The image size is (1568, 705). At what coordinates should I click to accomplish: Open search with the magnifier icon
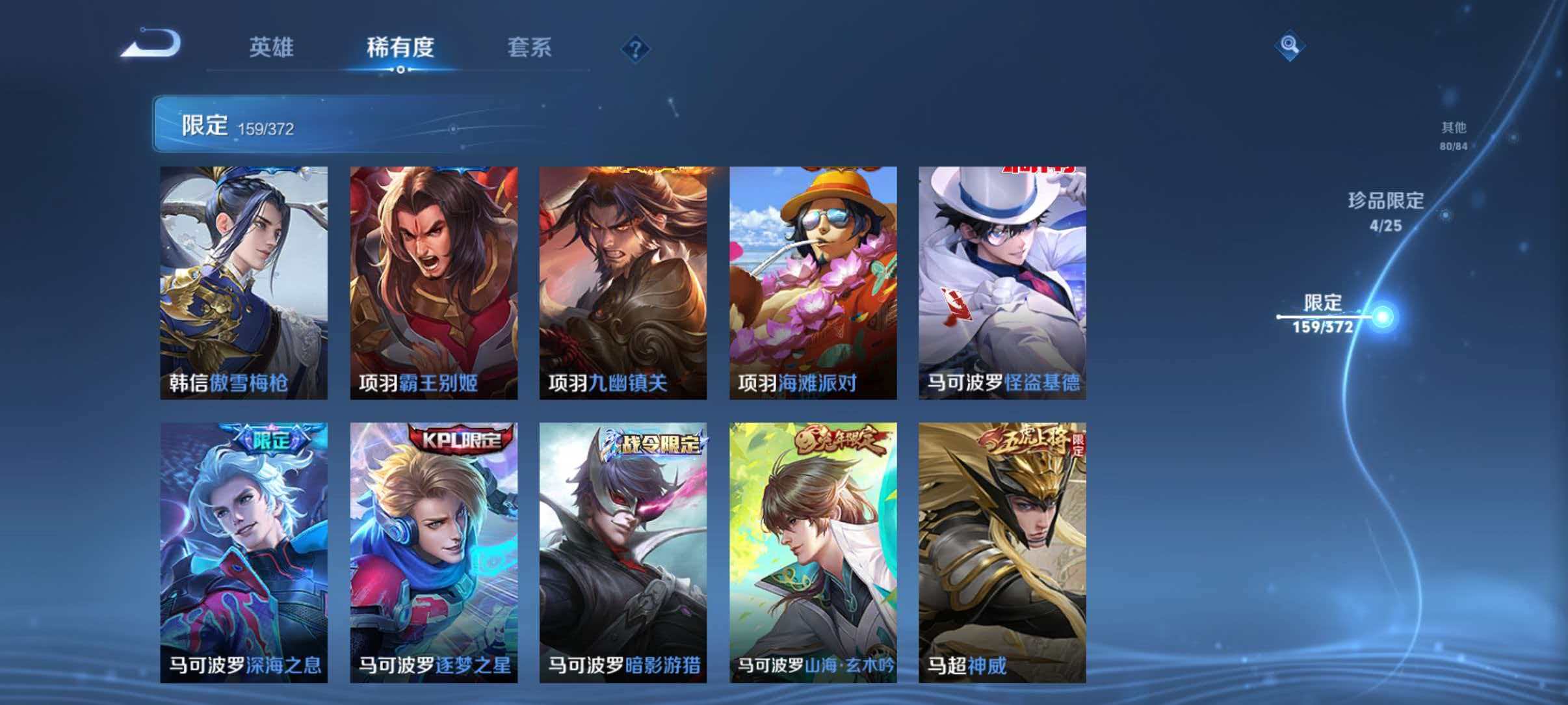point(1290,46)
